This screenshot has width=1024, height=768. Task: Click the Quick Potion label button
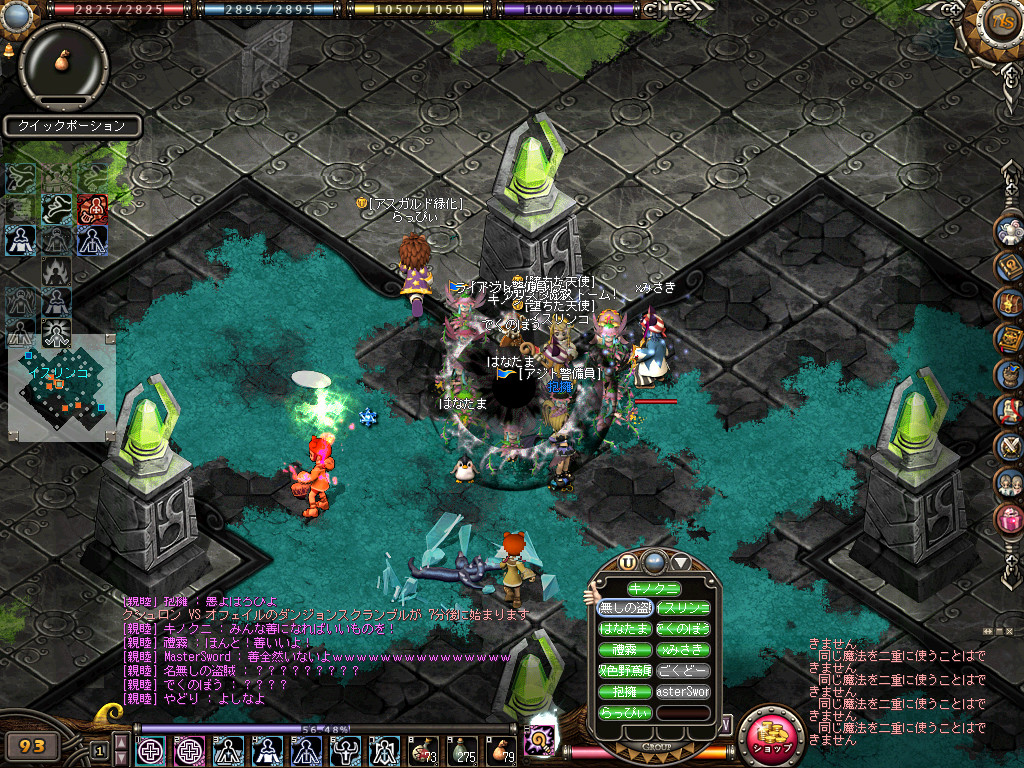coord(71,126)
